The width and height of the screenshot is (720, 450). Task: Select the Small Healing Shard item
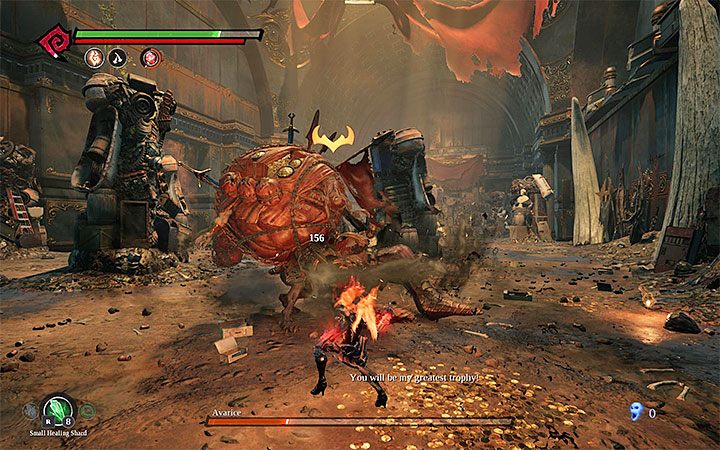tap(57, 409)
